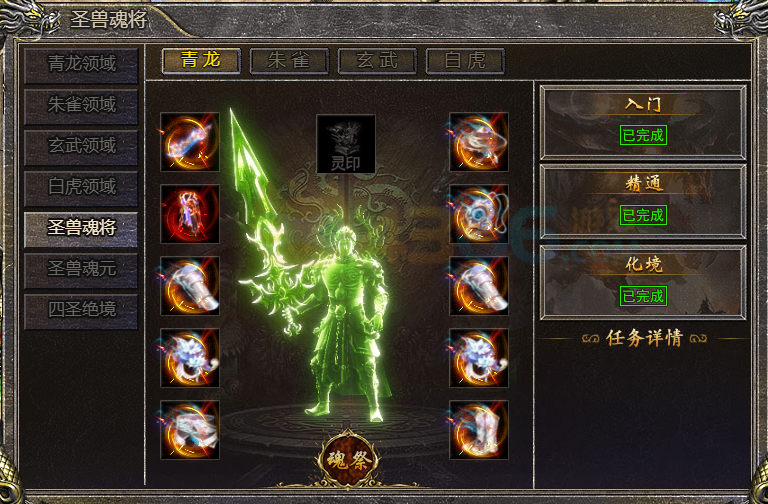Select the boots equipment slot
768x504 pixels.
pos(478,430)
